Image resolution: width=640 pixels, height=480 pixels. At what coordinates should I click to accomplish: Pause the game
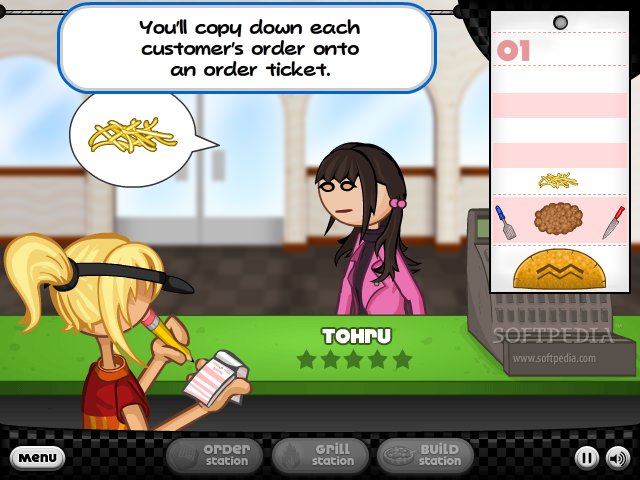(x=586, y=459)
